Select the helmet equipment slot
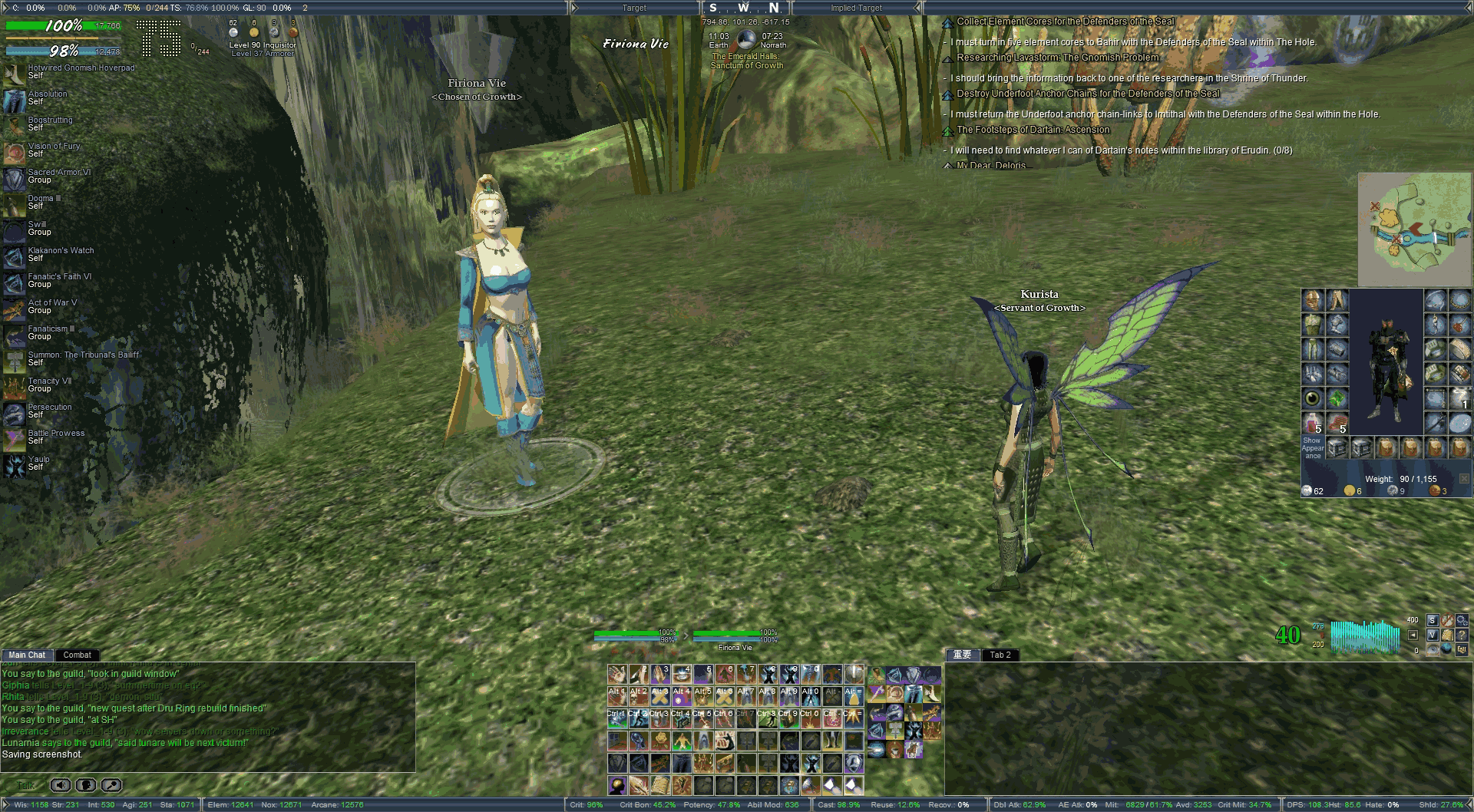The height and width of the screenshot is (812, 1474). tap(1313, 300)
